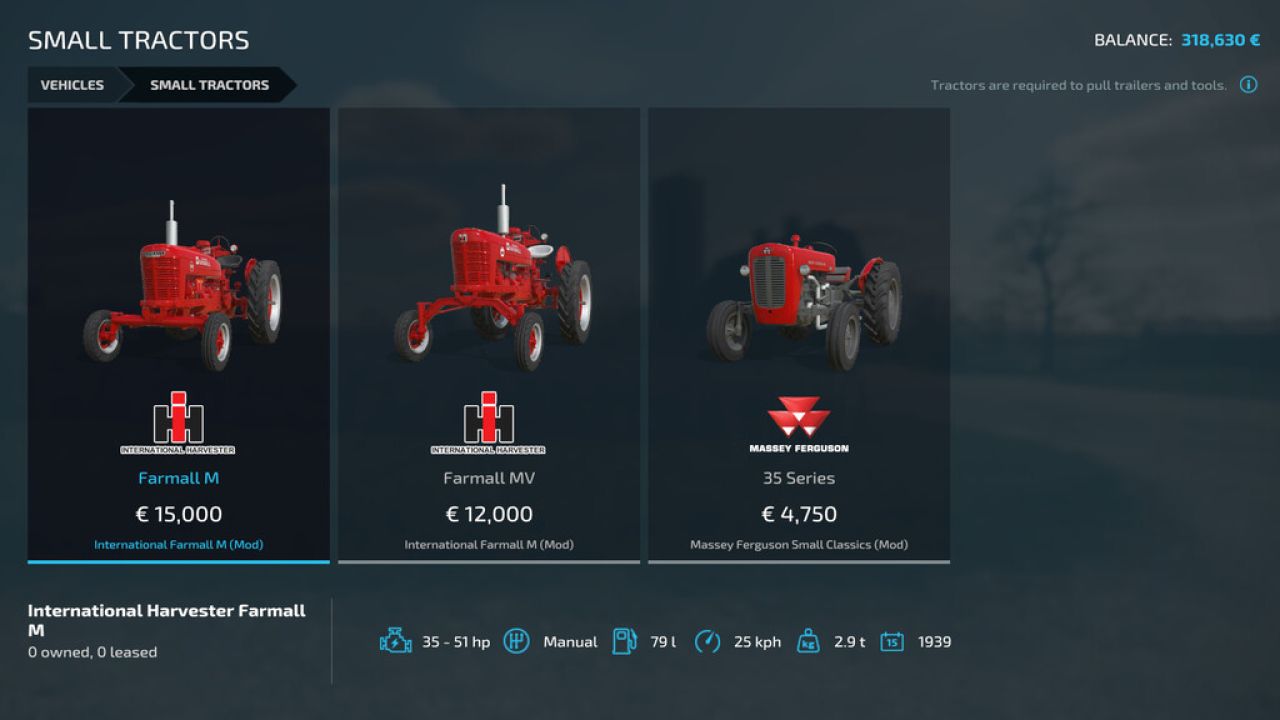The width and height of the screenshot is (1280, 720).
Task: Click the Massey Ferguson Small Classics mod label
Action: click(x=799, y=545)
